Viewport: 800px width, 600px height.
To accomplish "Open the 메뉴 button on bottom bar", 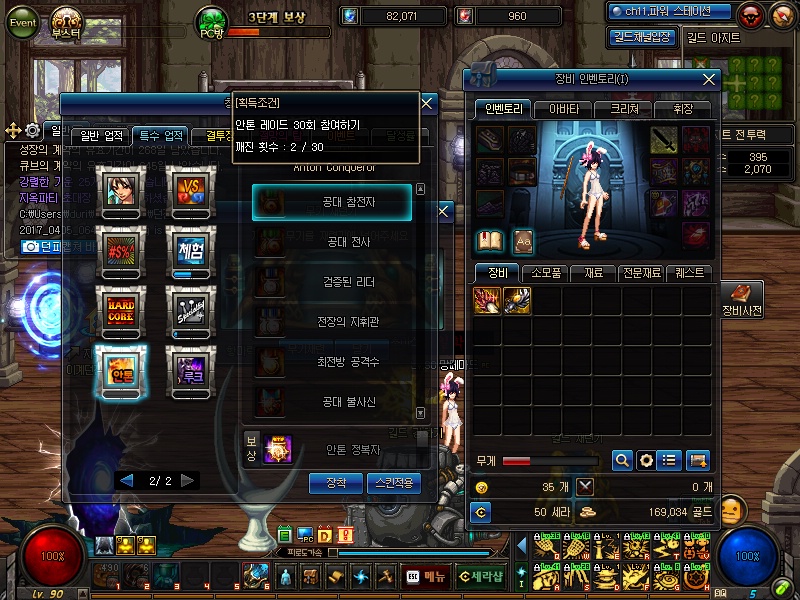I will pyautogui.click(x=426, y=576).
